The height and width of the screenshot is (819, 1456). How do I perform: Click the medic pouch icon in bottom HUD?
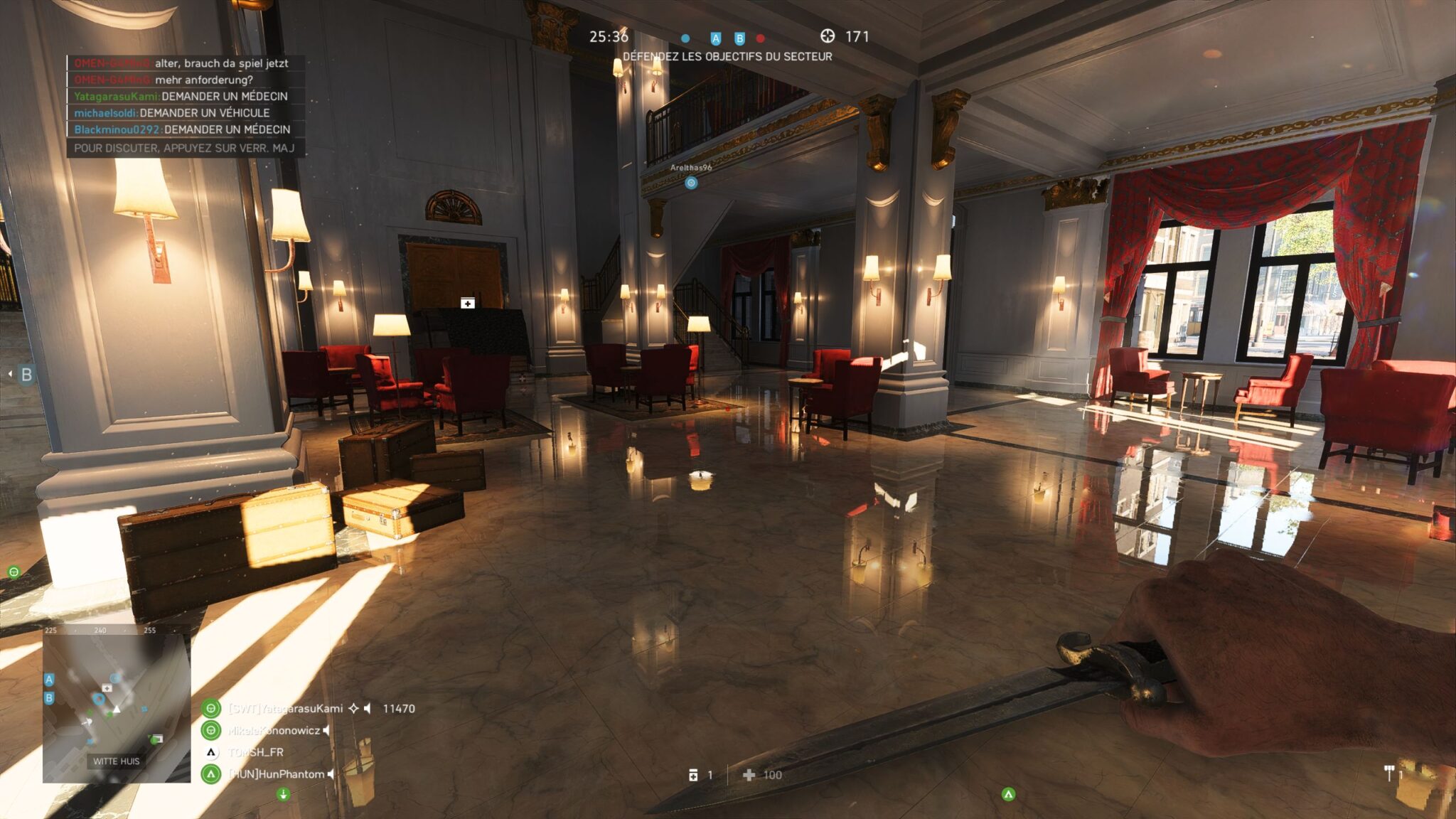(693, 775)
